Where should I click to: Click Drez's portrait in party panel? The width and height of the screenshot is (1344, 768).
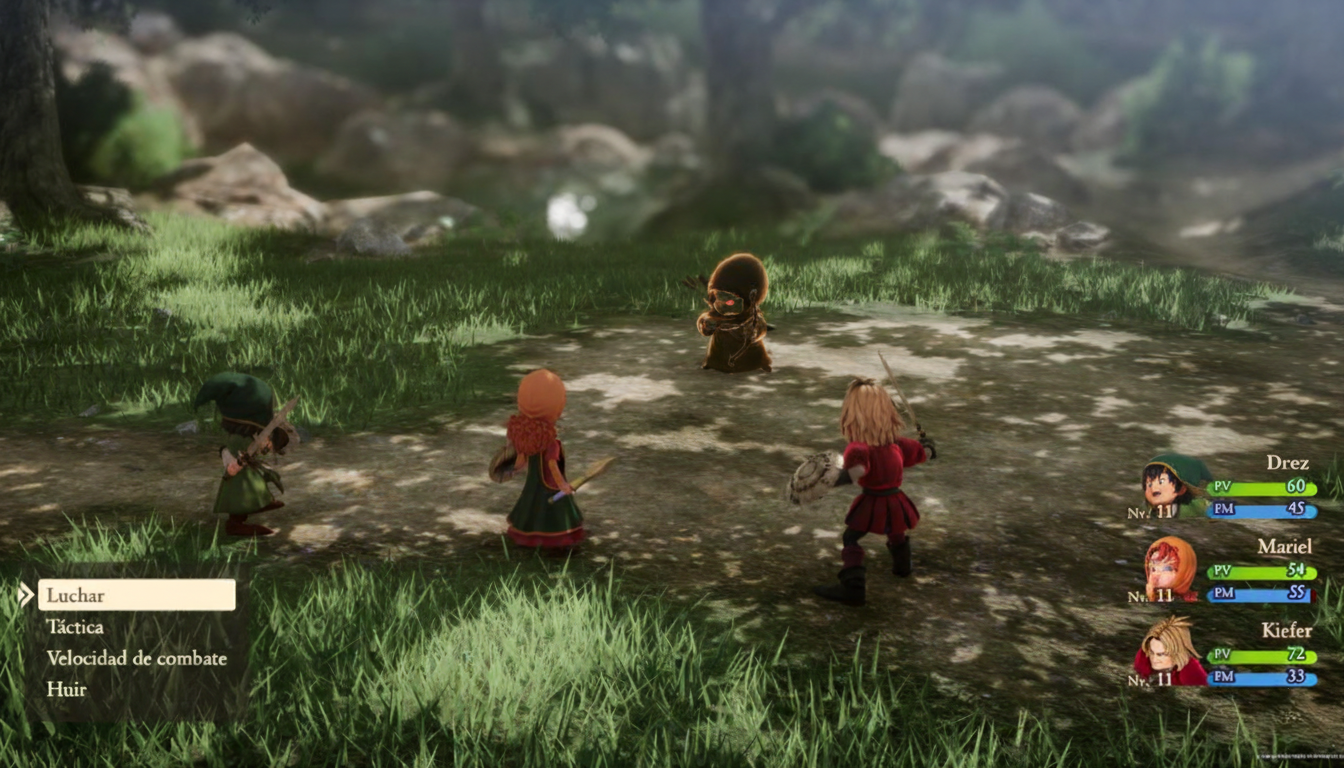tap(1171, 487)
